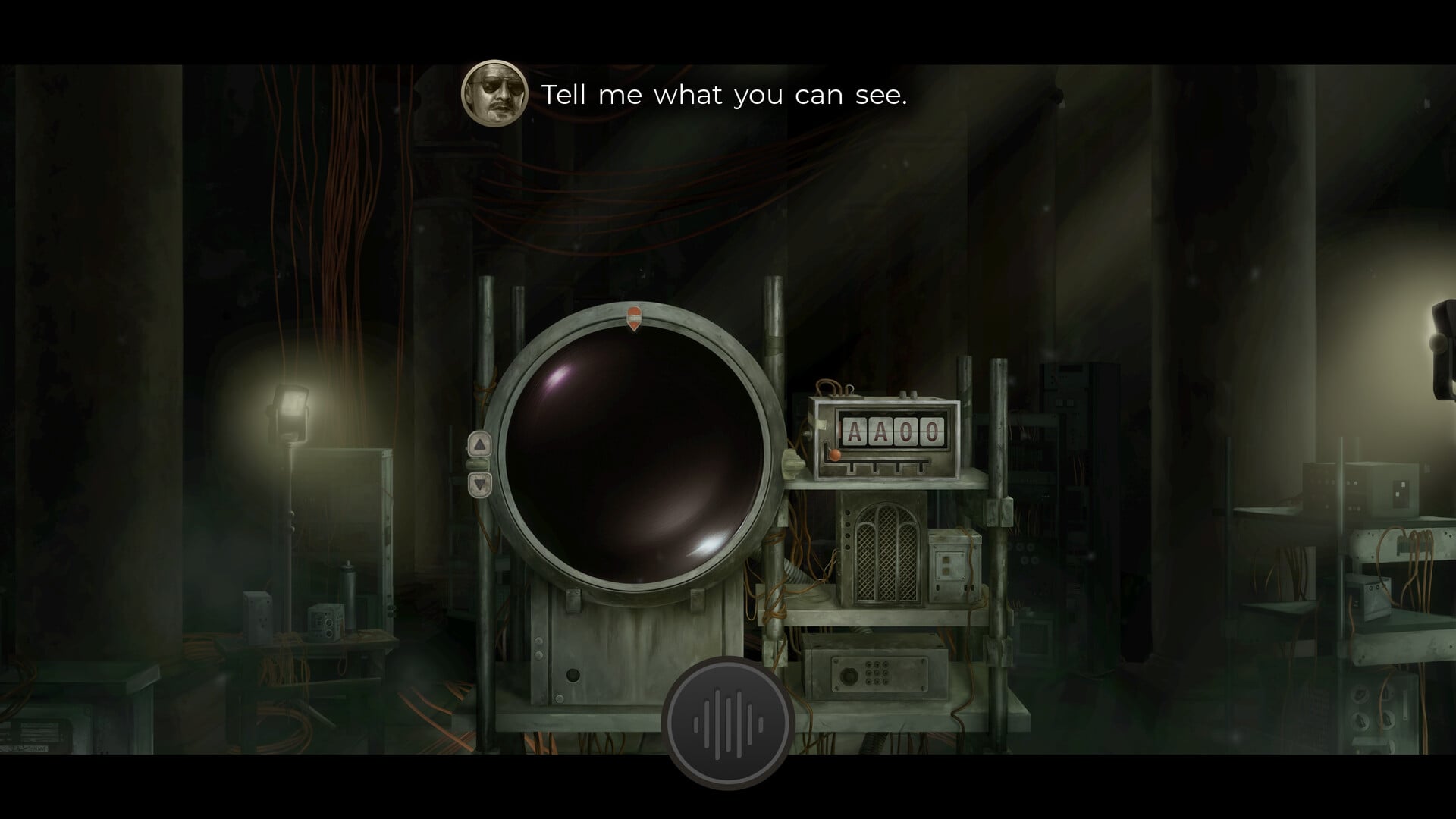Select the orange marker atop the radar dish
This screenshot has height=819, width=1456.
coord(633,317)
